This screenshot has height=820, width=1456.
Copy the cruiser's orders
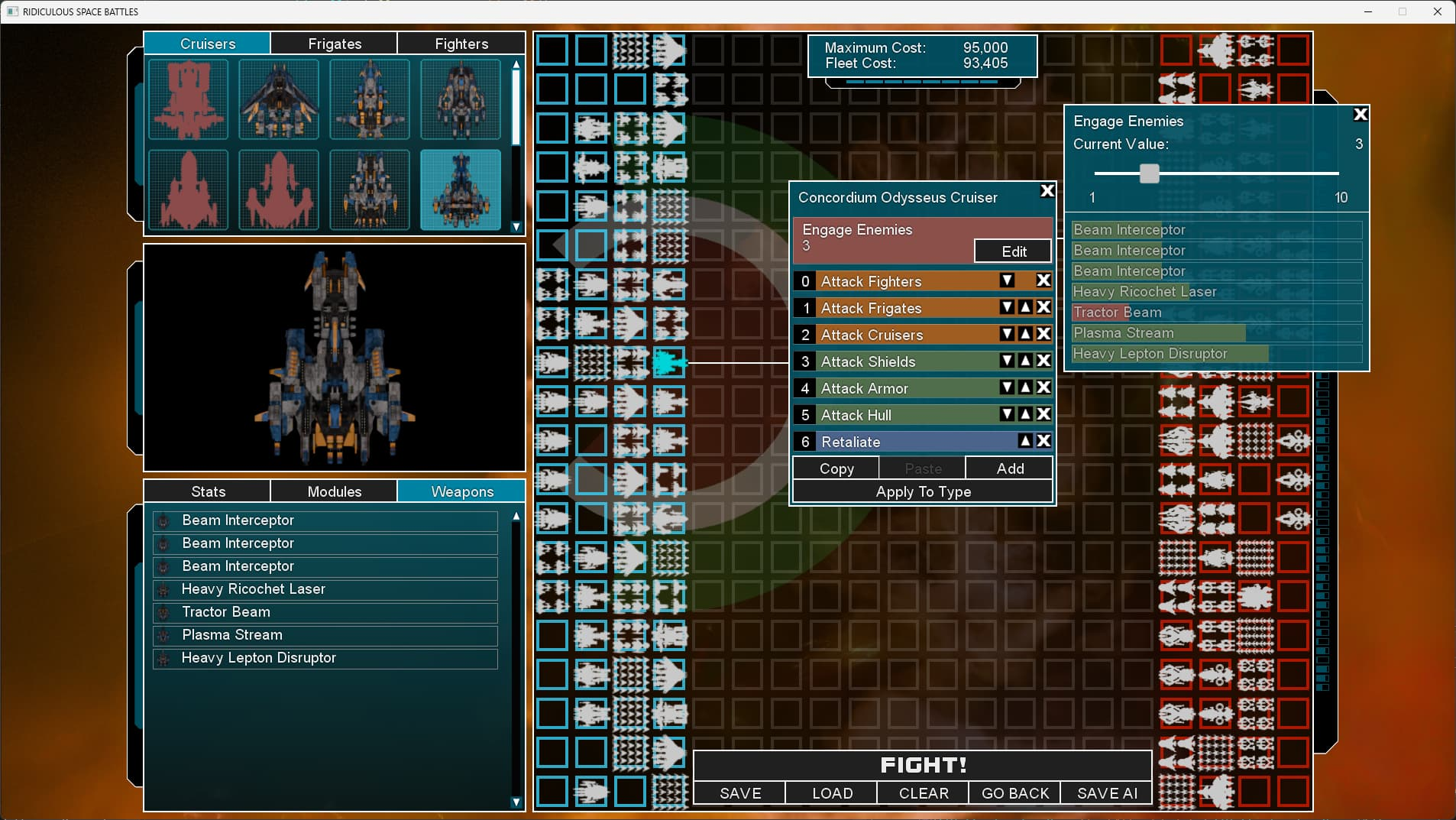tap(836, 468)
